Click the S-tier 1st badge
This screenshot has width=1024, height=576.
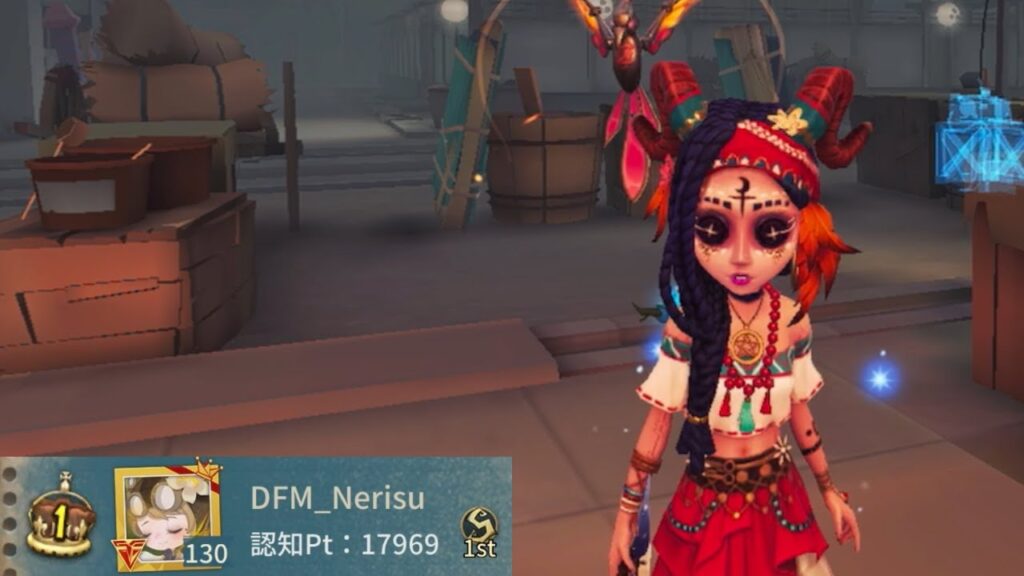(479, 530)
